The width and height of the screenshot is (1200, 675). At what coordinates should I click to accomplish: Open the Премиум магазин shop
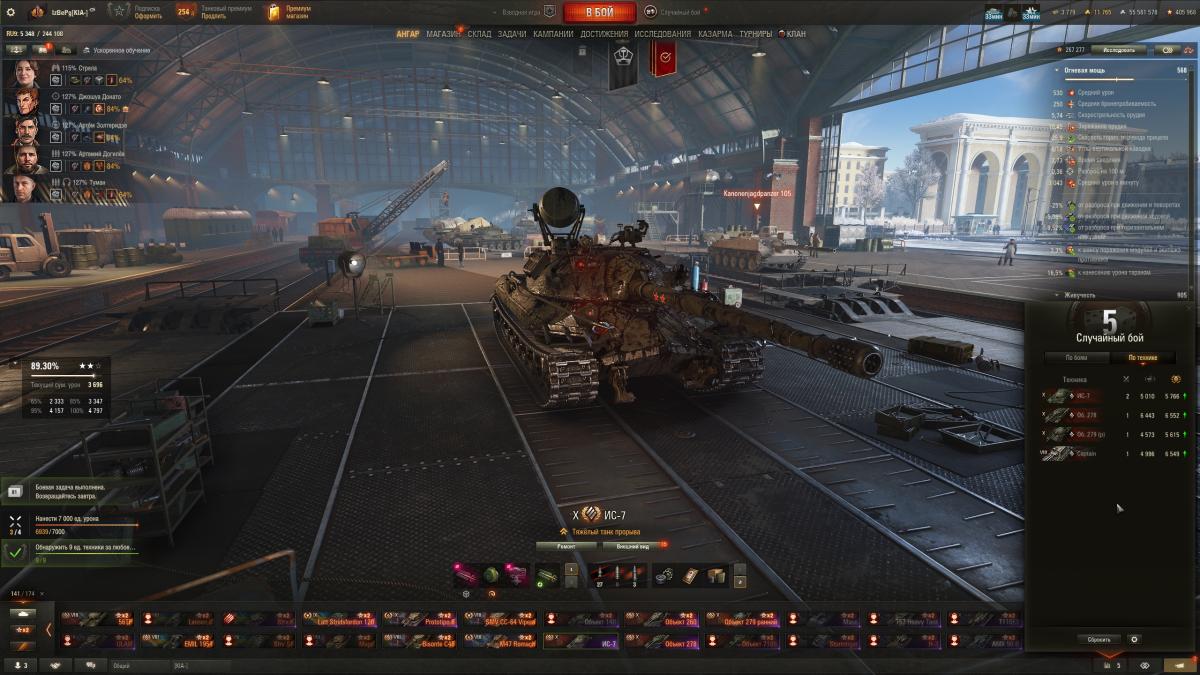click(290, 12)
